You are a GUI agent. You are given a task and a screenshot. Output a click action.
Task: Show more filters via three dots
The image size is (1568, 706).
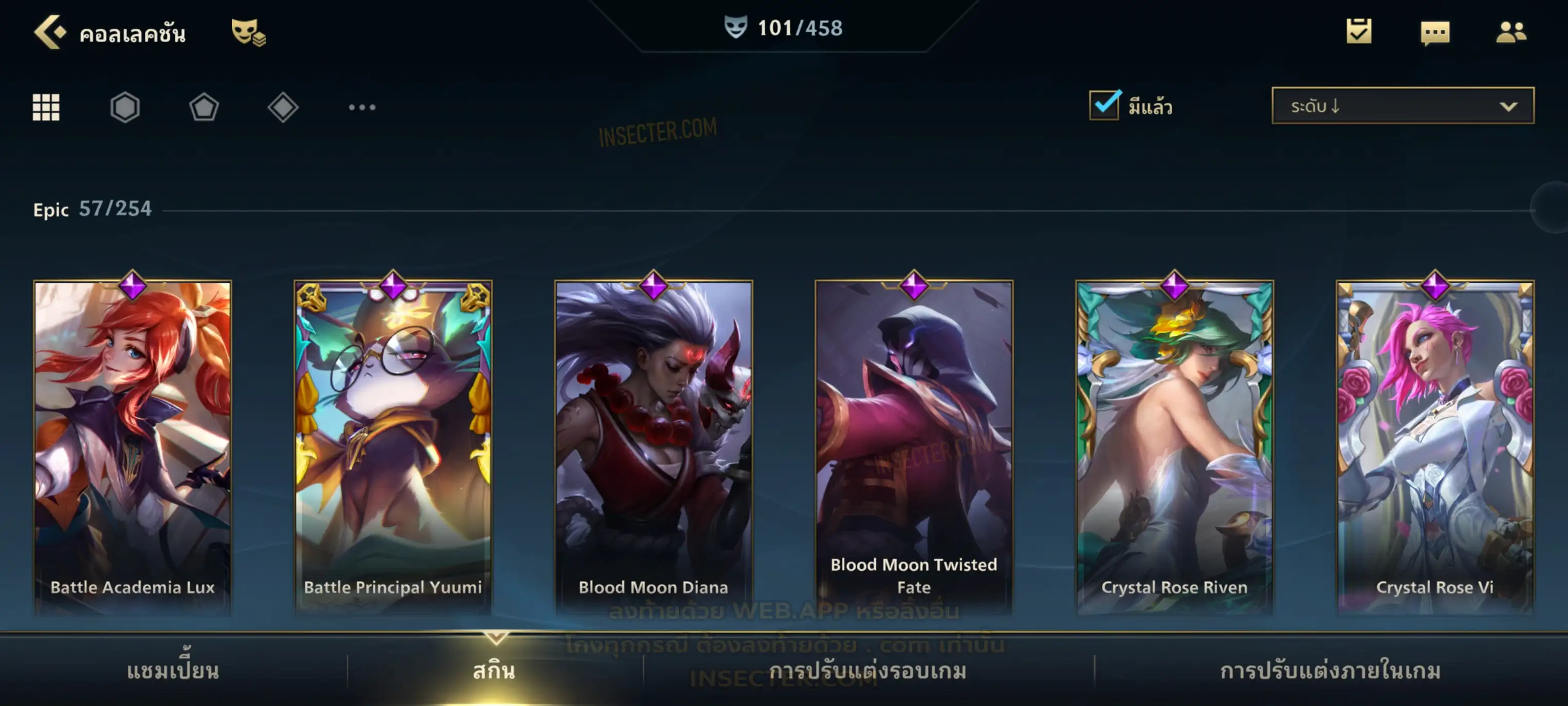(x=362, y=107)
